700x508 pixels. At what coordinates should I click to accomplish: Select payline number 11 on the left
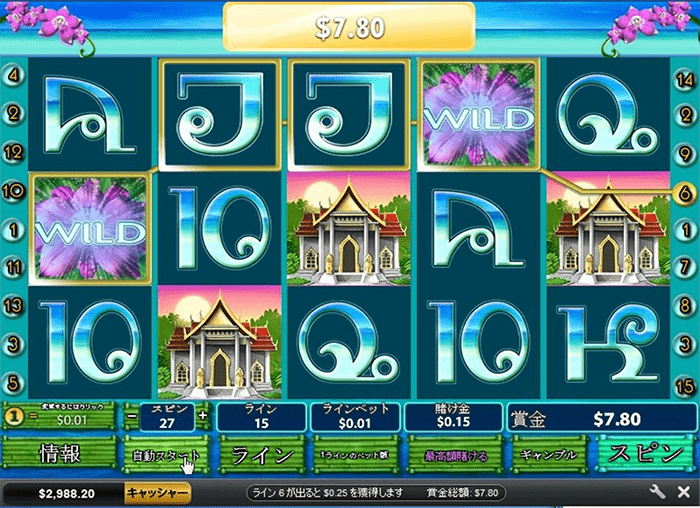point(14,268)
